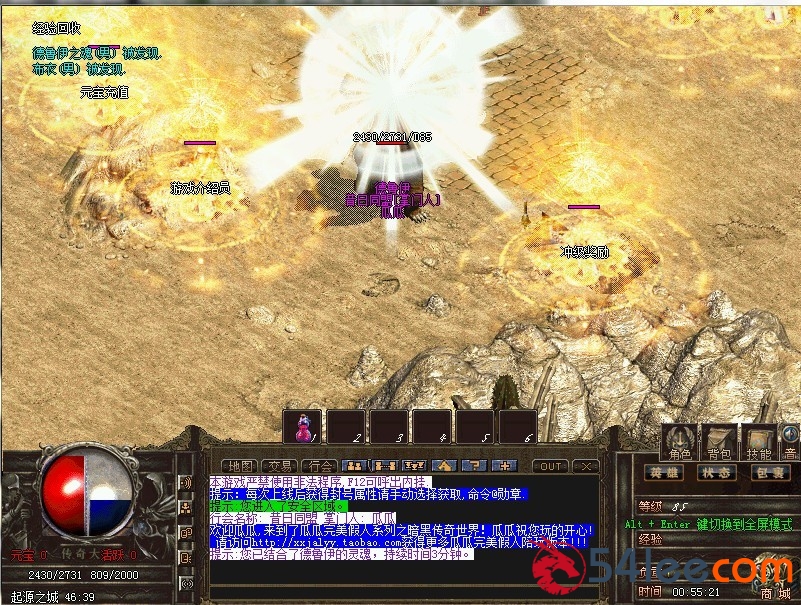The height and width of the screenshot is (605, 801).
Task: Open the 角色 character sheet
Action: point(680,443)
